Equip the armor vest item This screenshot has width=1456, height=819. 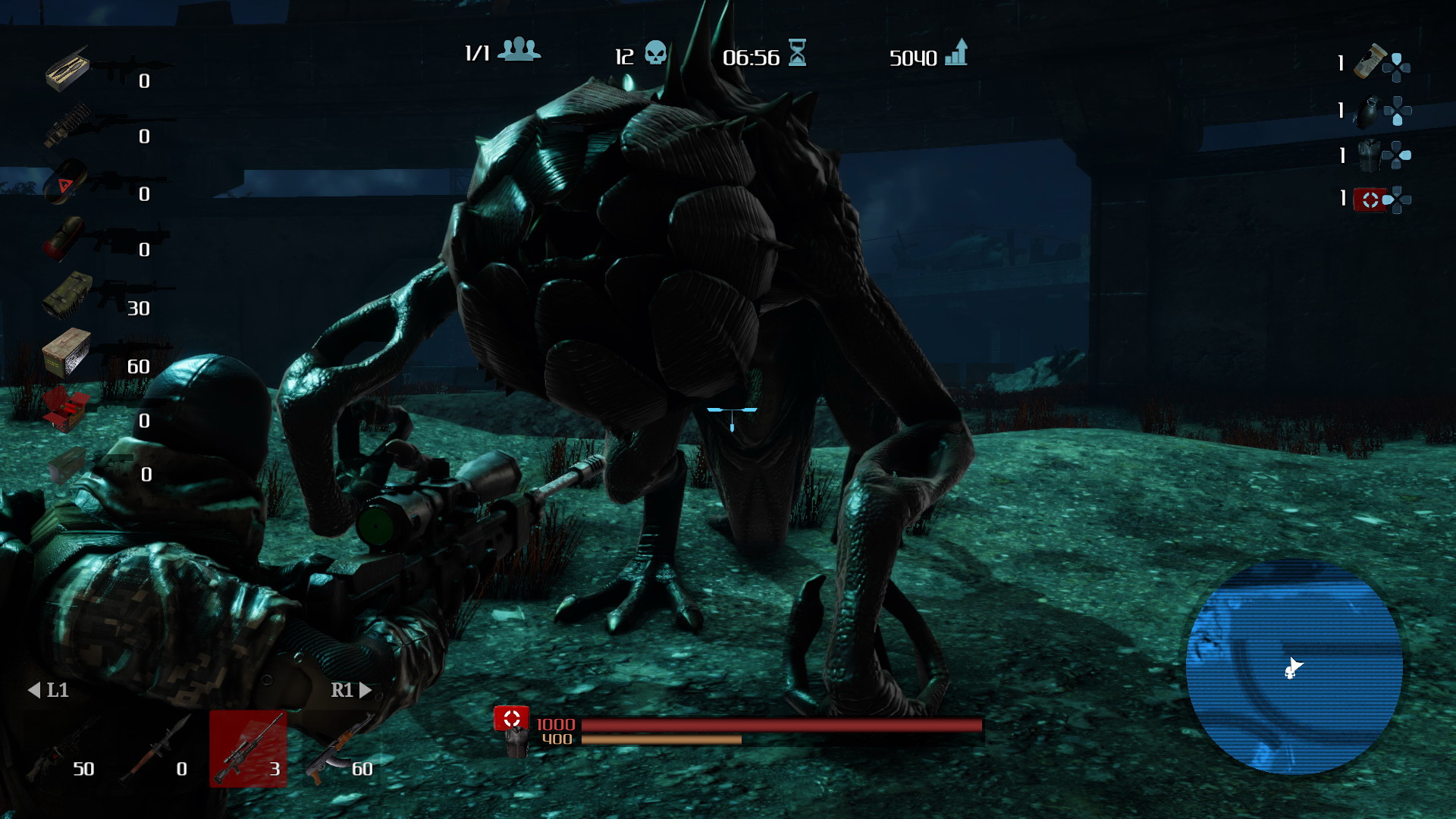(1369, 155)
